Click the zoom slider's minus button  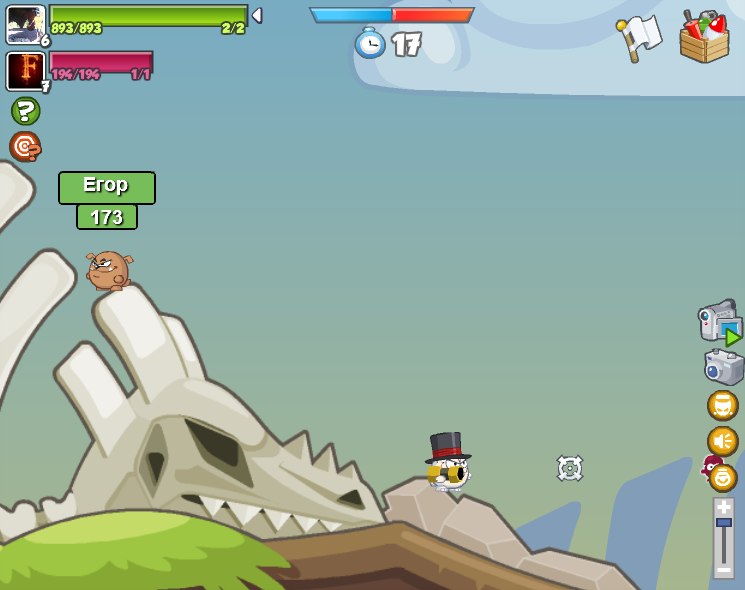(x=723, y=569)
